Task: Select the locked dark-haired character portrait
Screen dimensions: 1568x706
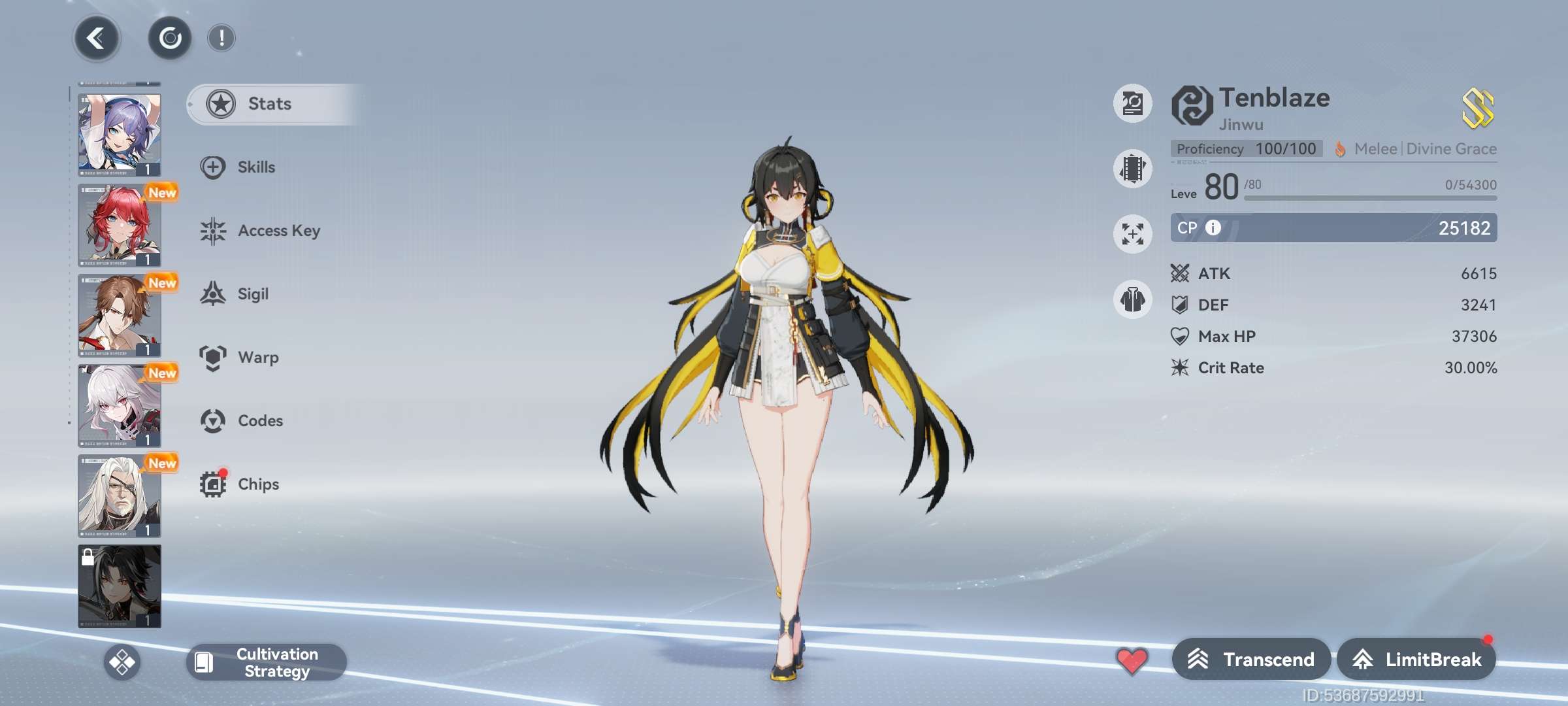Action: [120, 586]
